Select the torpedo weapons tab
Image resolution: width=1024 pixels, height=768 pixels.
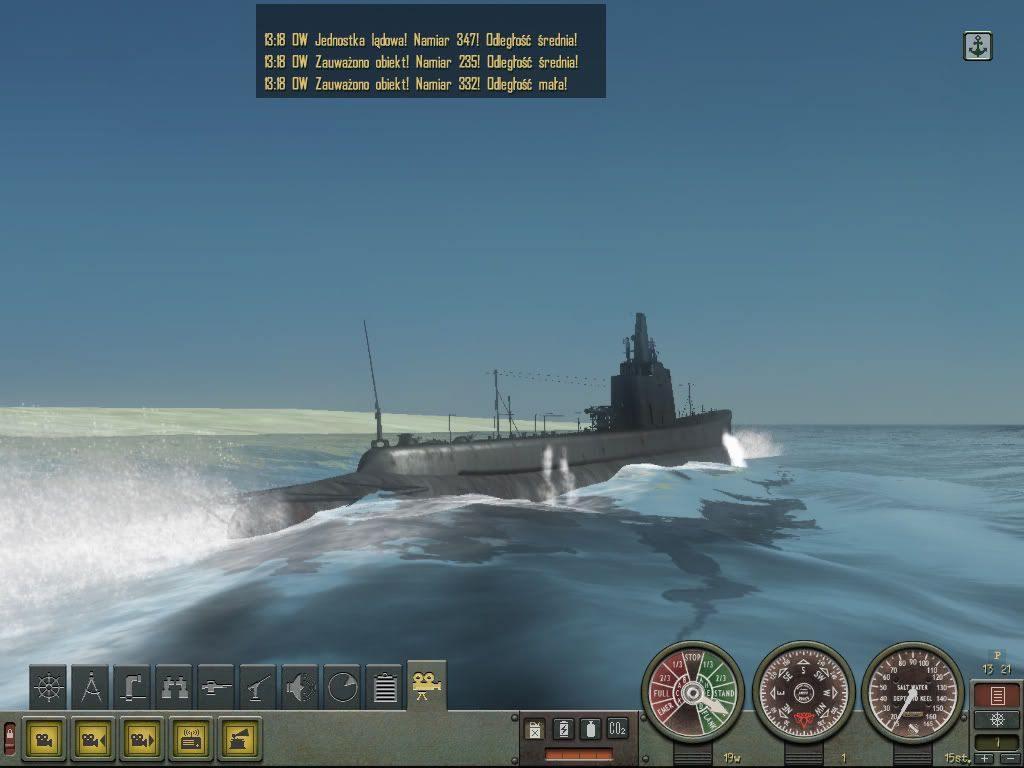(x=216, y=687)
